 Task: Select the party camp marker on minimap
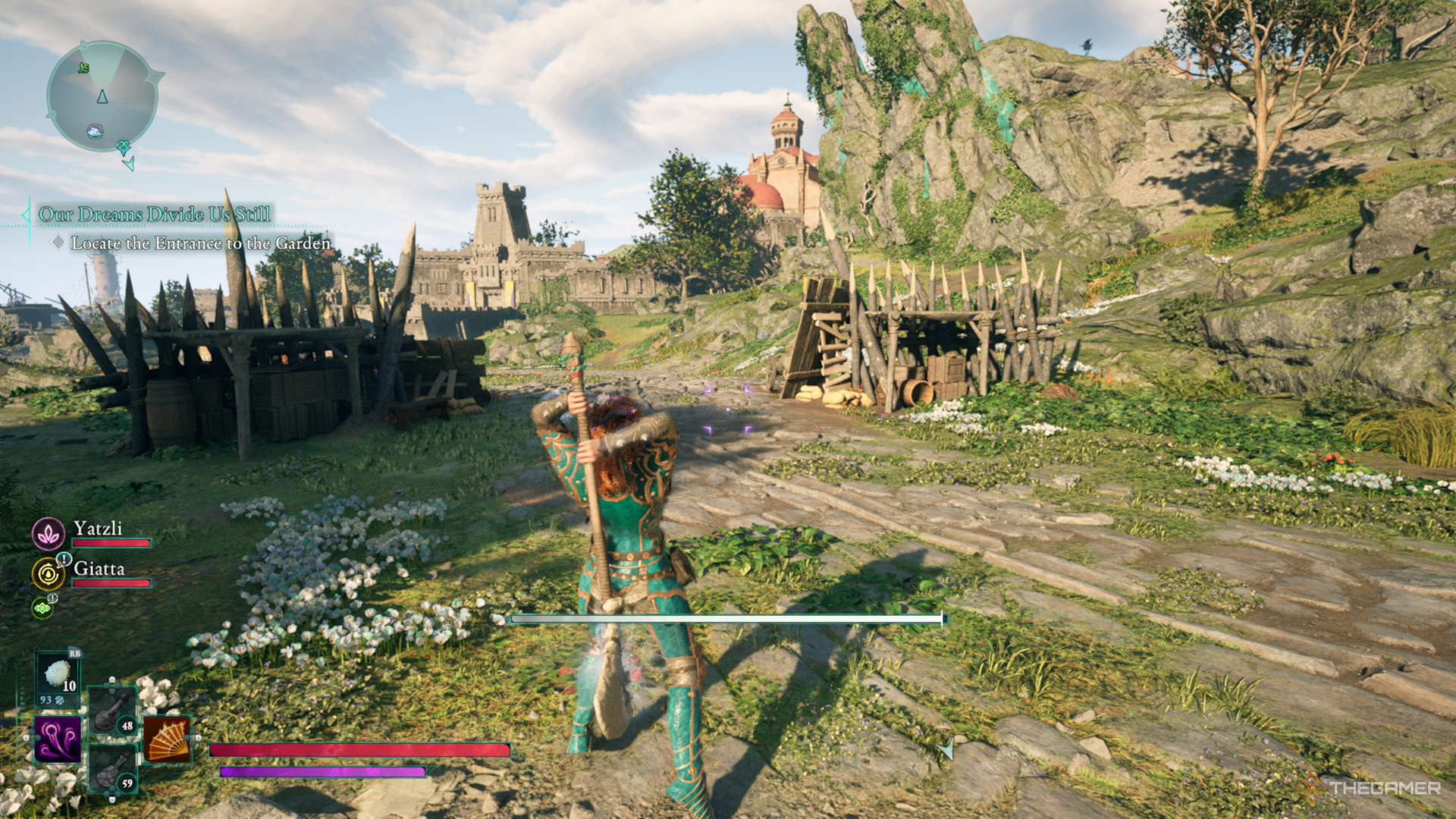click(95, 131)
